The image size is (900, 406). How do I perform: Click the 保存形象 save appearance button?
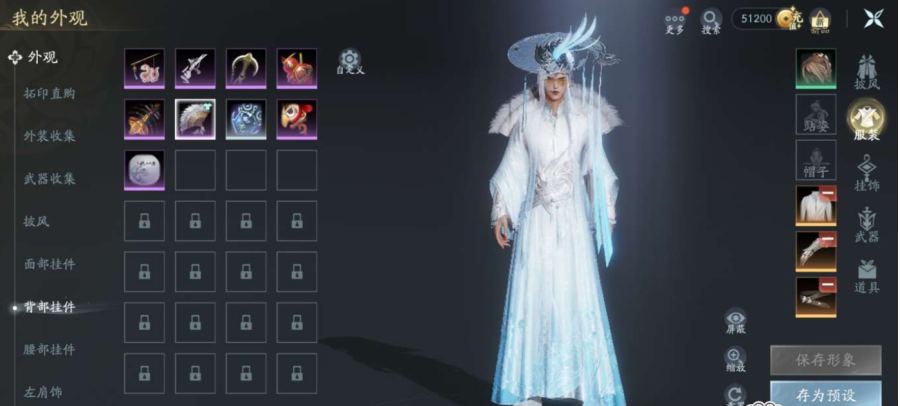point(825,359)
